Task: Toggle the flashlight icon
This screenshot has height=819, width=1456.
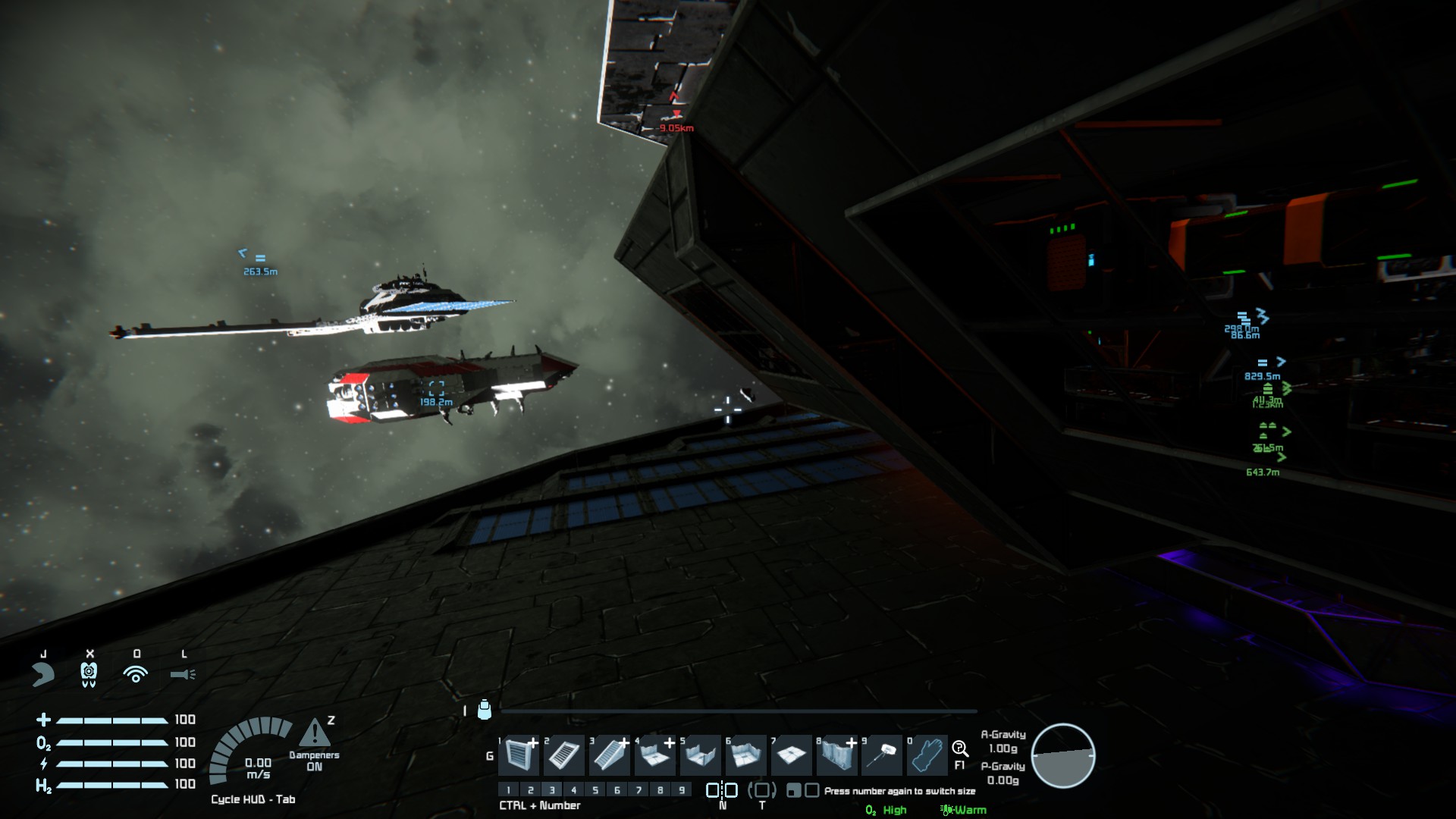Action: pos(183,674)
